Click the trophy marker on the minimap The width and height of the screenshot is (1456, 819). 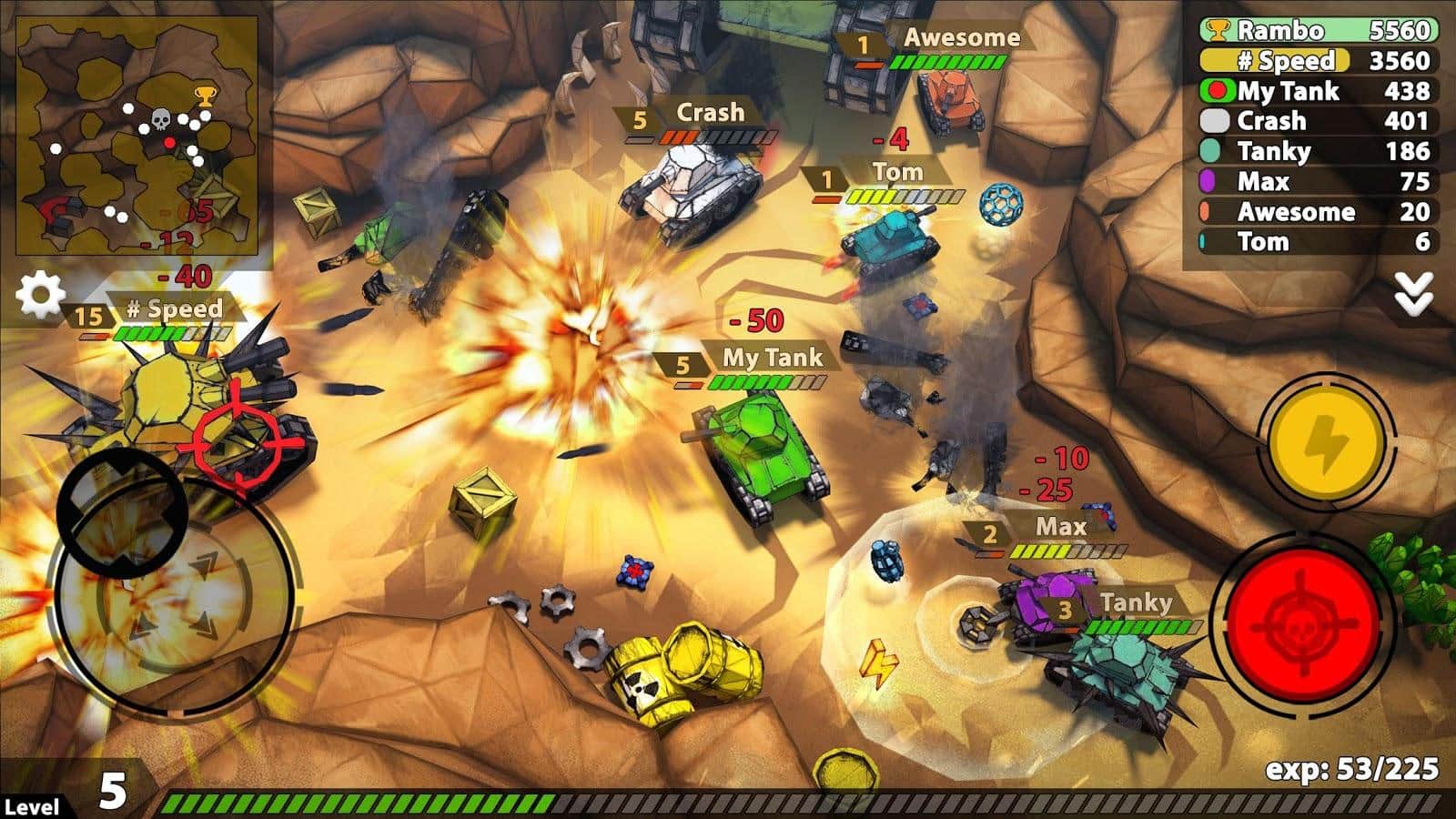205,94
